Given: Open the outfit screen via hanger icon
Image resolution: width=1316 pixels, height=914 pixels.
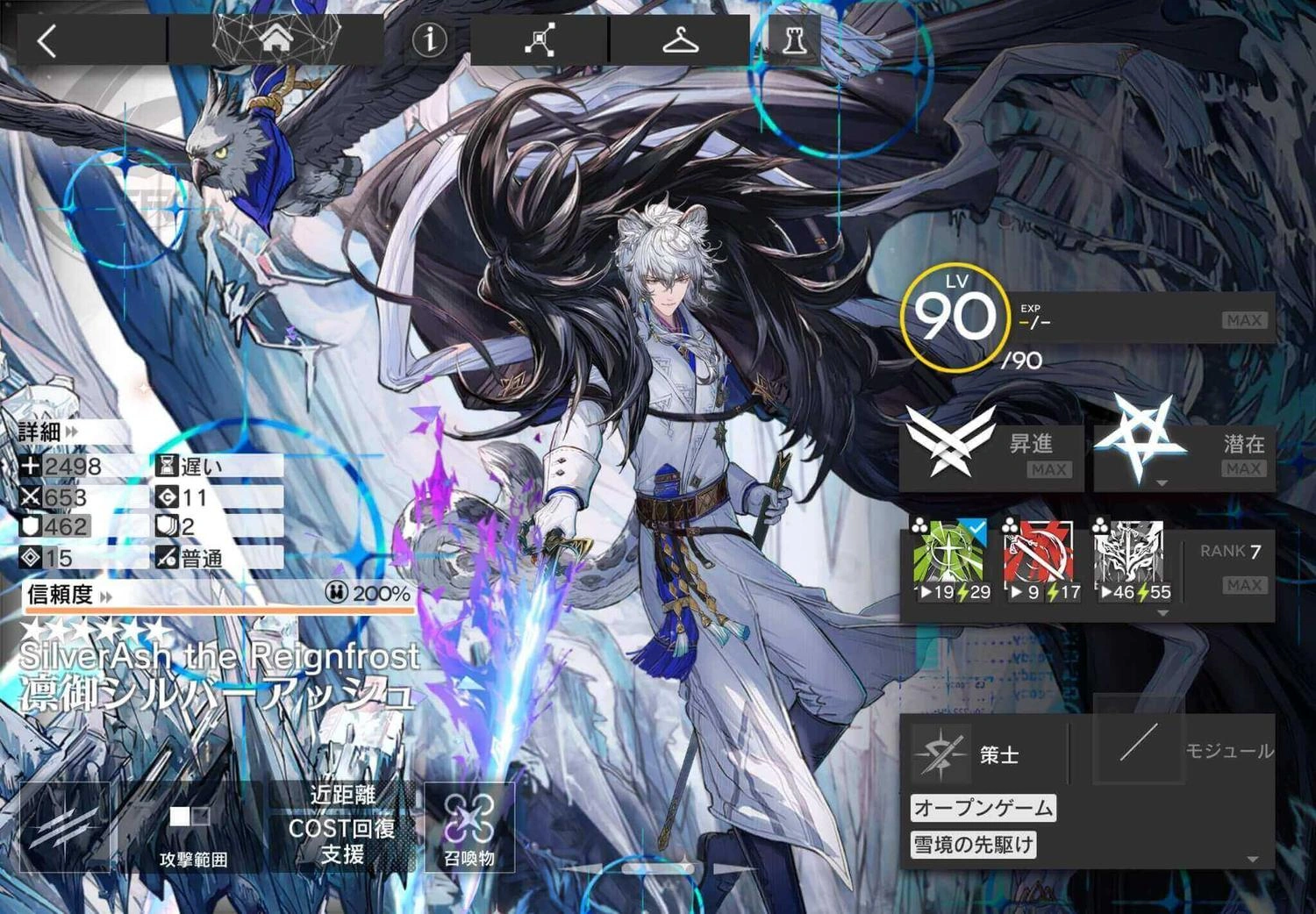Looking at the screenshot, I should coord(683,39).
